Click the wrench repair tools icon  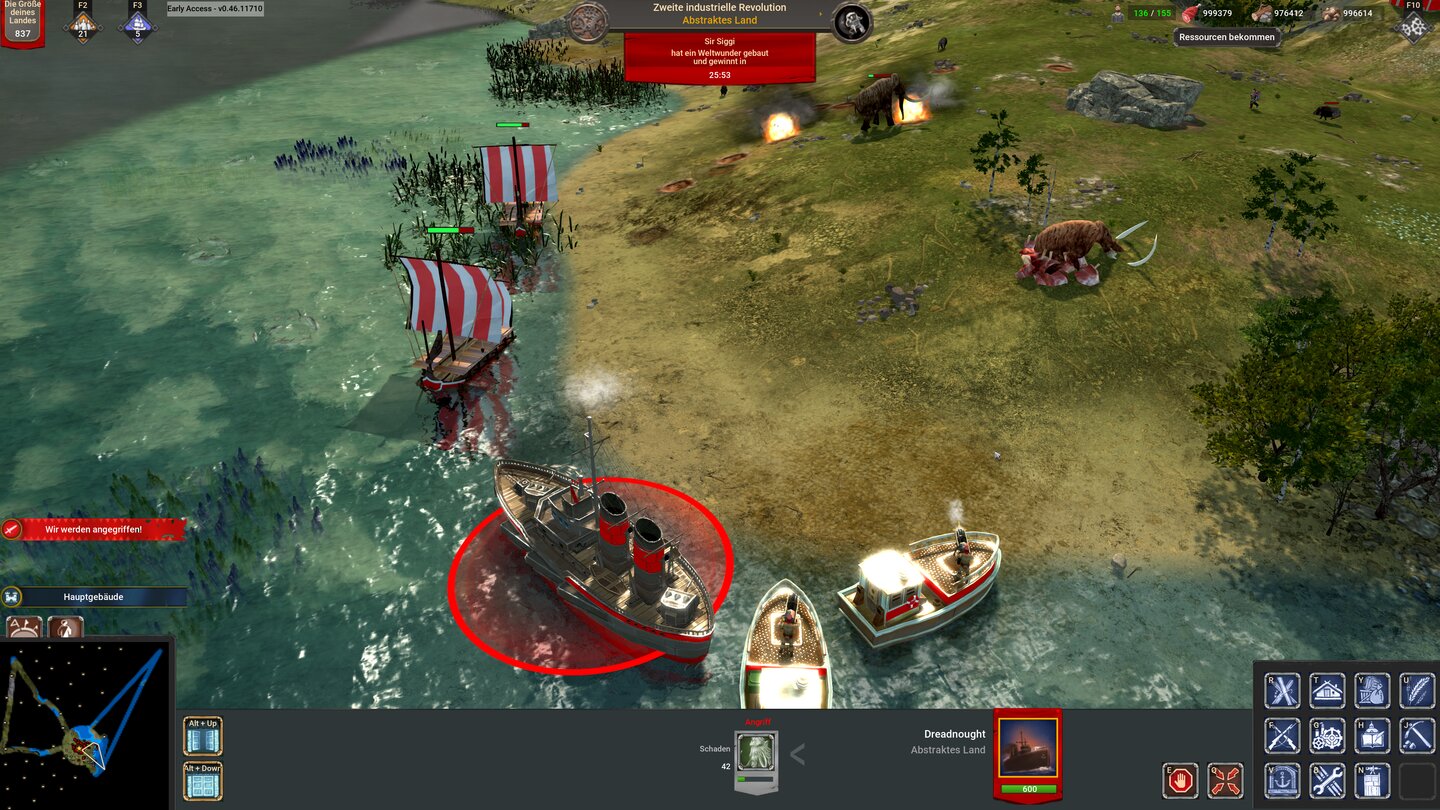pyautogui.click(x=1327, y=781)
